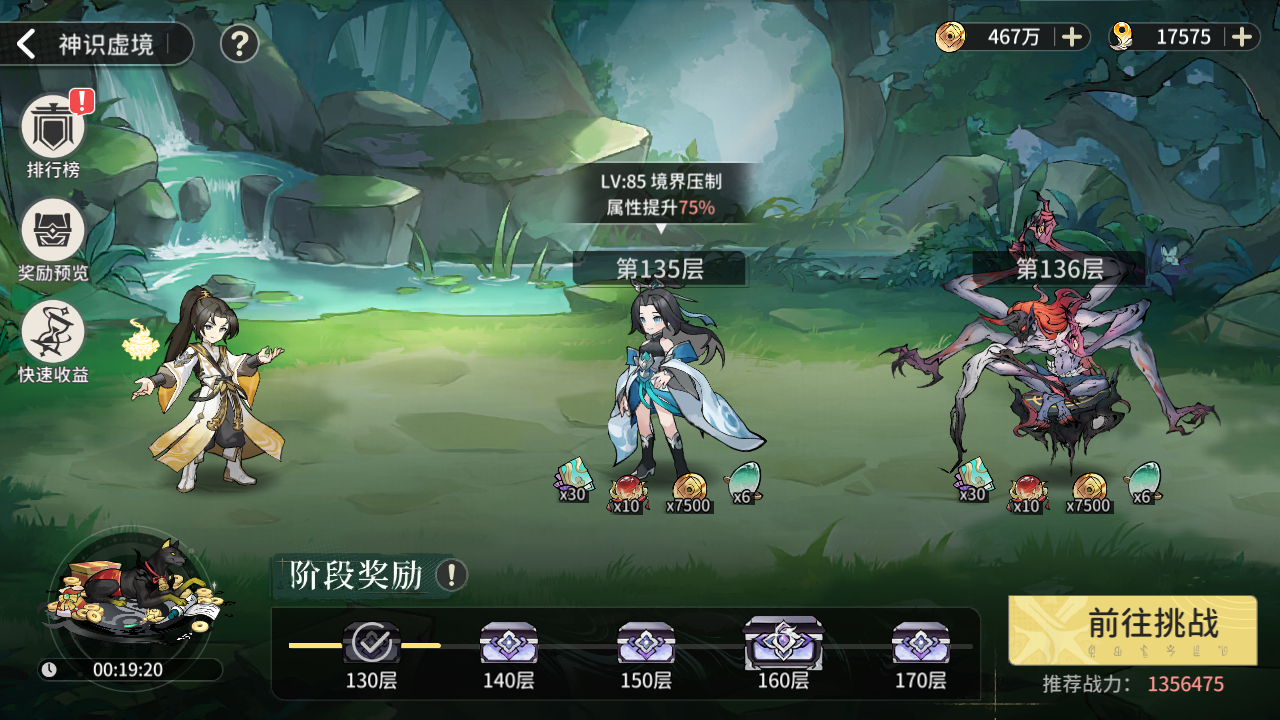Select the 第135层 floor label
The height and width of the screenshot is (720, 1280).
point(660,268)
